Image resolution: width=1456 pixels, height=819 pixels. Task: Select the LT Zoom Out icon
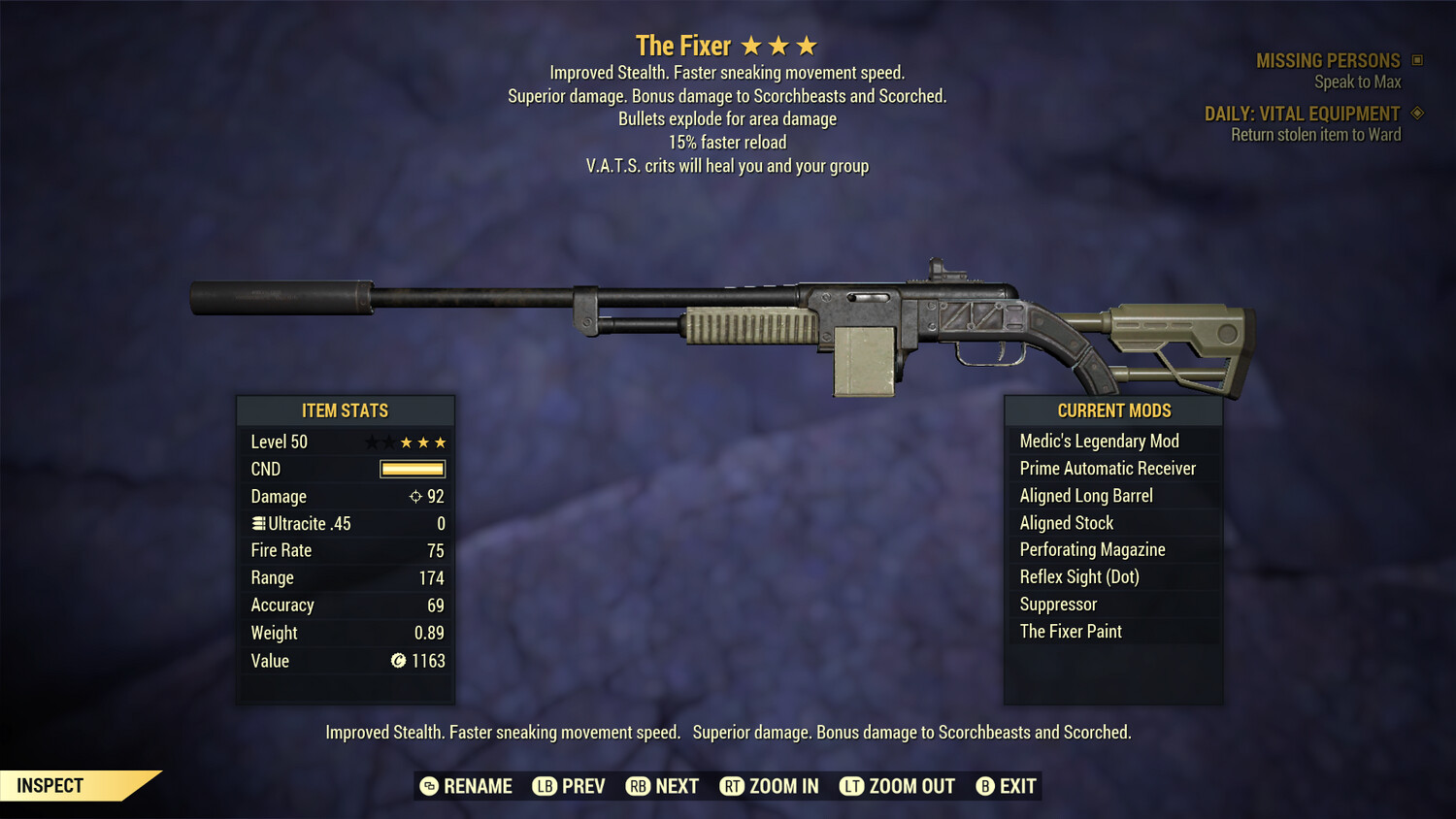[x=850, y=786]
